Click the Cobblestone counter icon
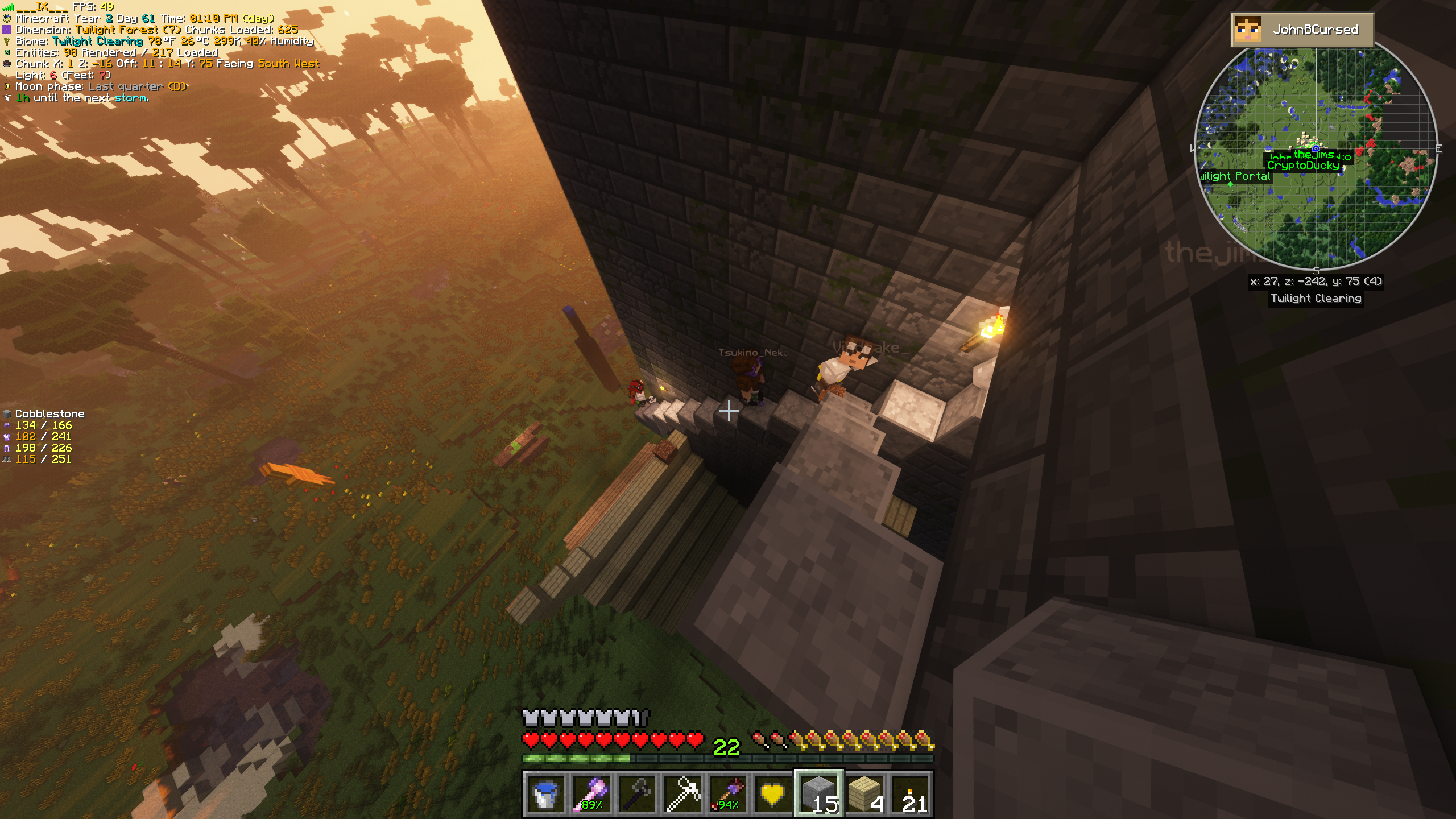The width and height of the screenshot is (1456, 819). tap(8, 413)
